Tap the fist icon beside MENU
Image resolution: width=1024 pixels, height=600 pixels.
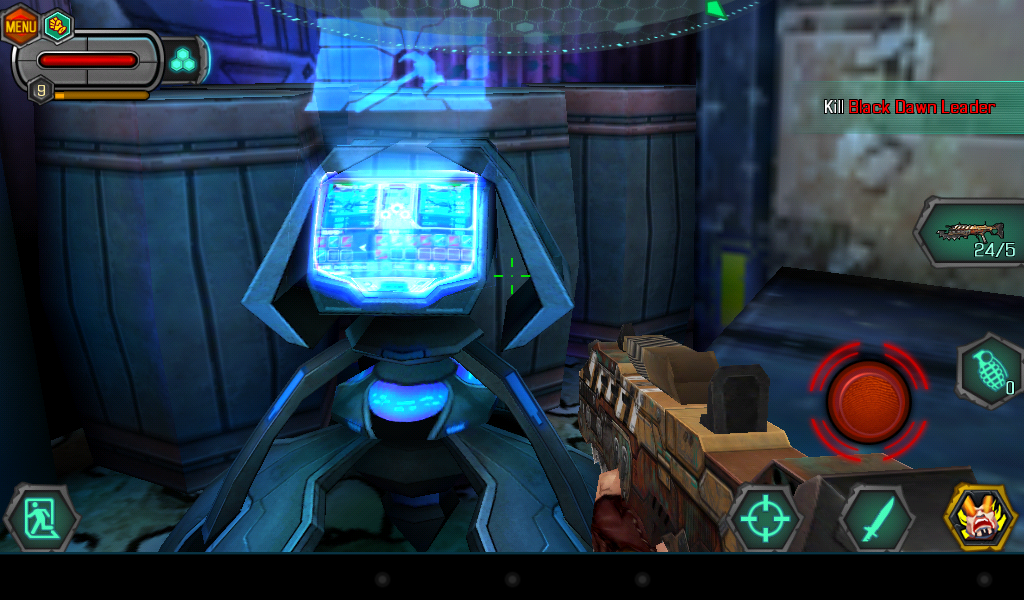[x=58, y=25]
